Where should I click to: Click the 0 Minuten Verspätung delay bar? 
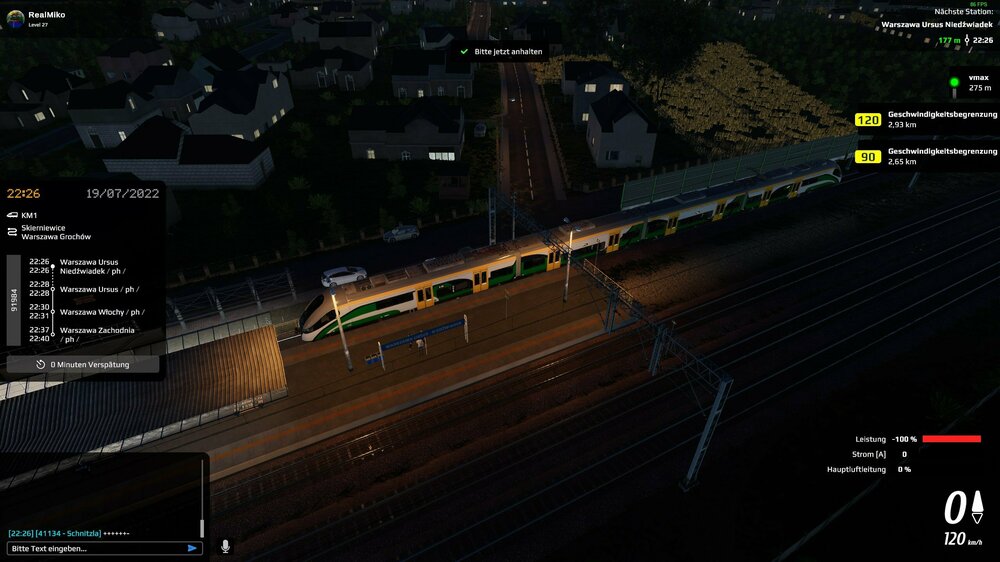coord(83,365)
